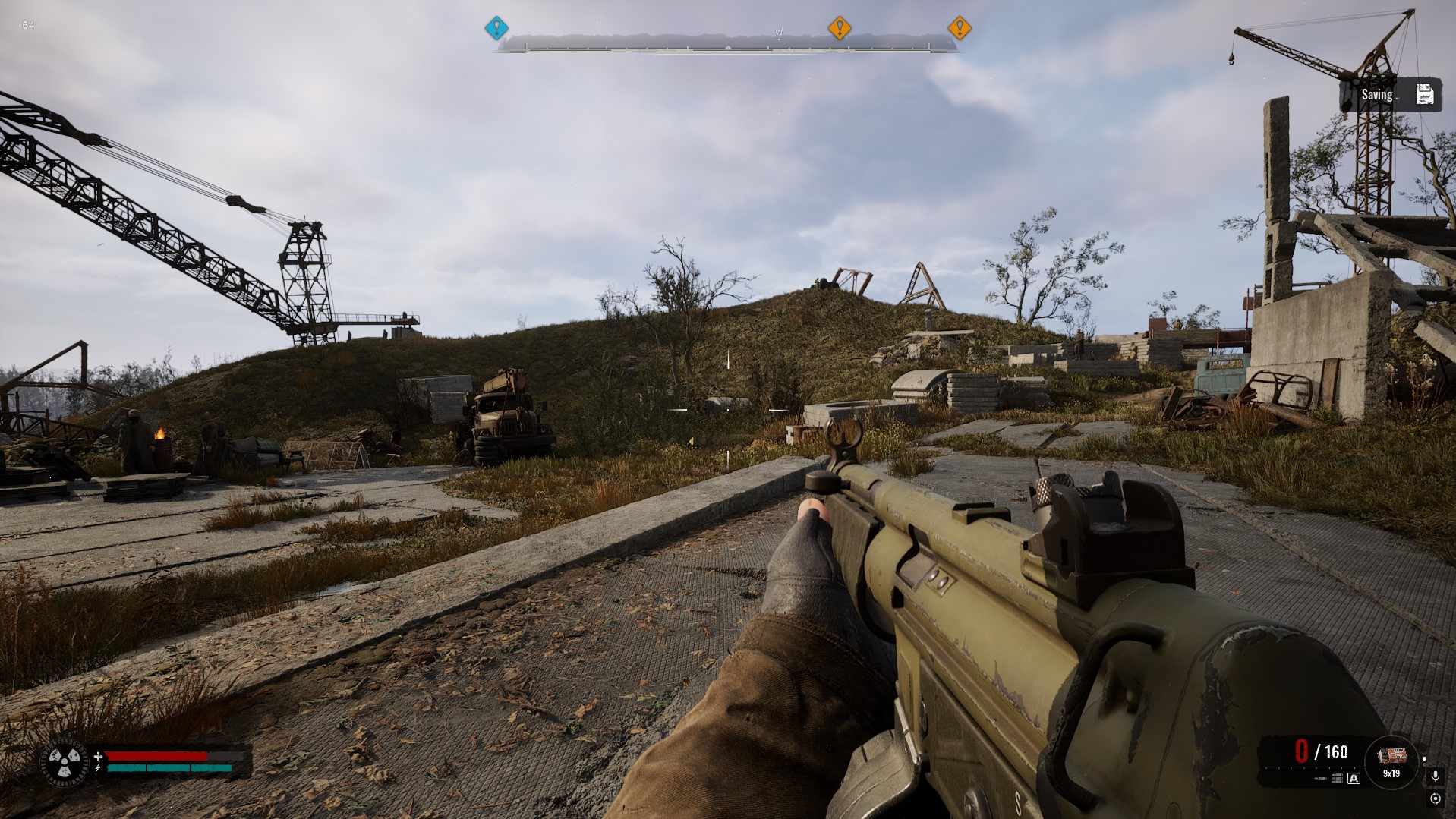Screen dimensions: 1456x819
Task: Select the blue quest marker on the compass
Action: 496,29
